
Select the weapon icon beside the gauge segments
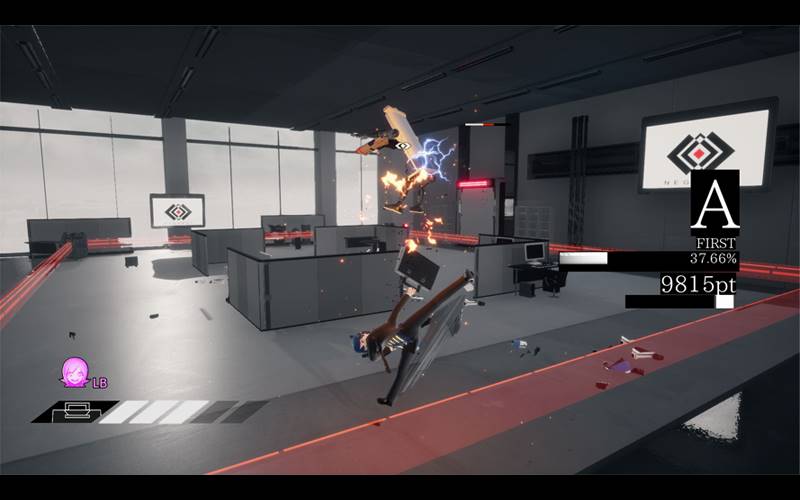(x=77, y=410)
